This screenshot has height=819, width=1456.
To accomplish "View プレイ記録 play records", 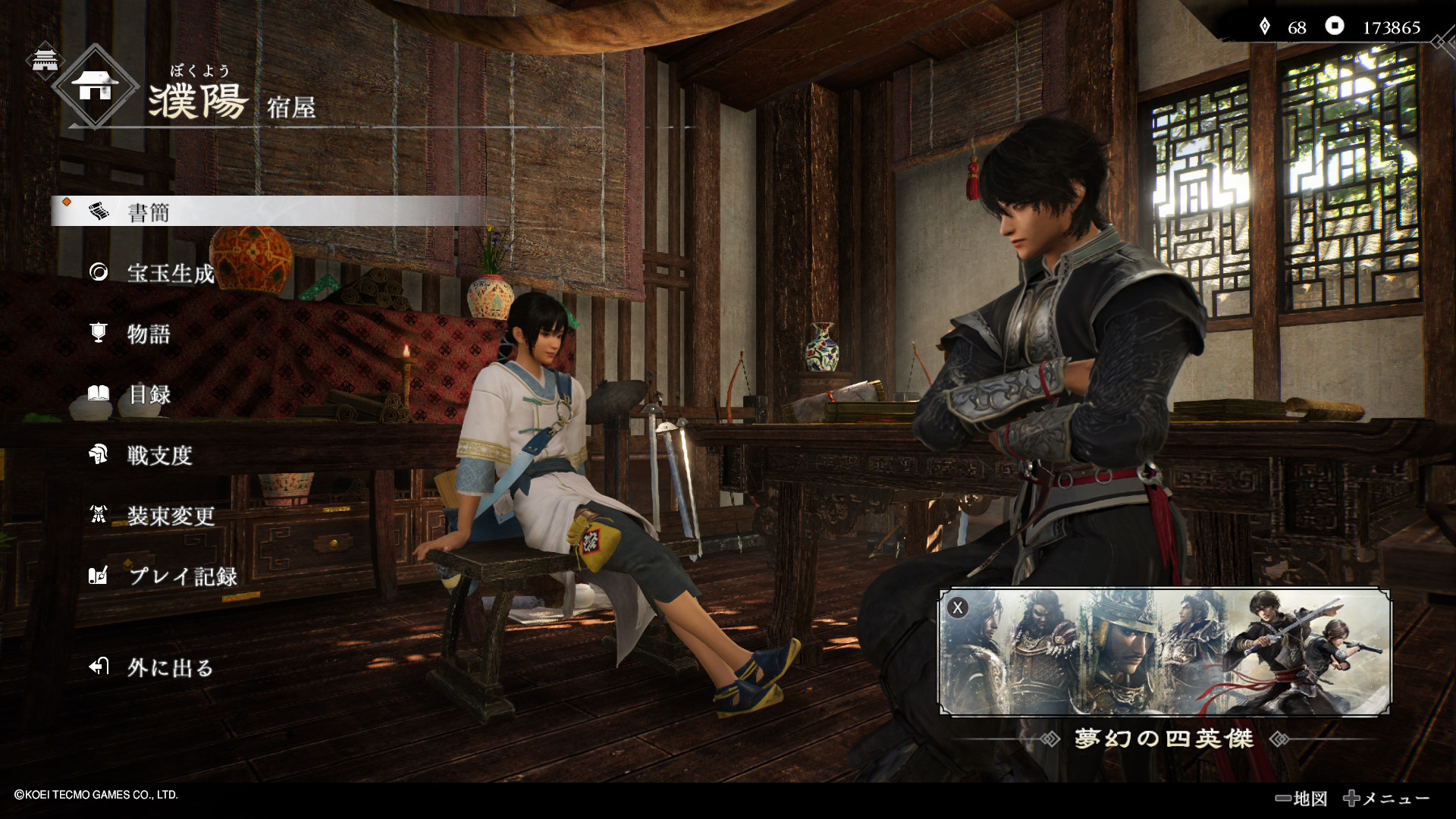I will point(182,576).
